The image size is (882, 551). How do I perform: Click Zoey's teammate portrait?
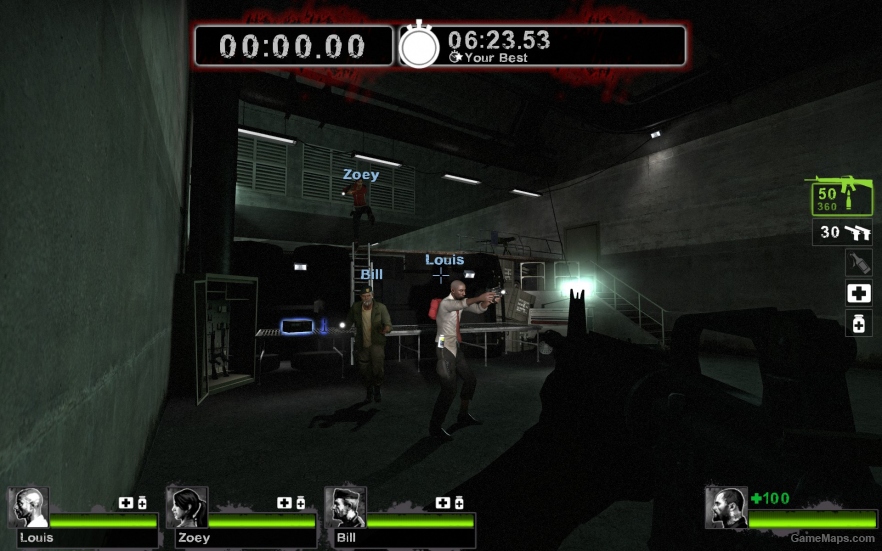[186, 508]
